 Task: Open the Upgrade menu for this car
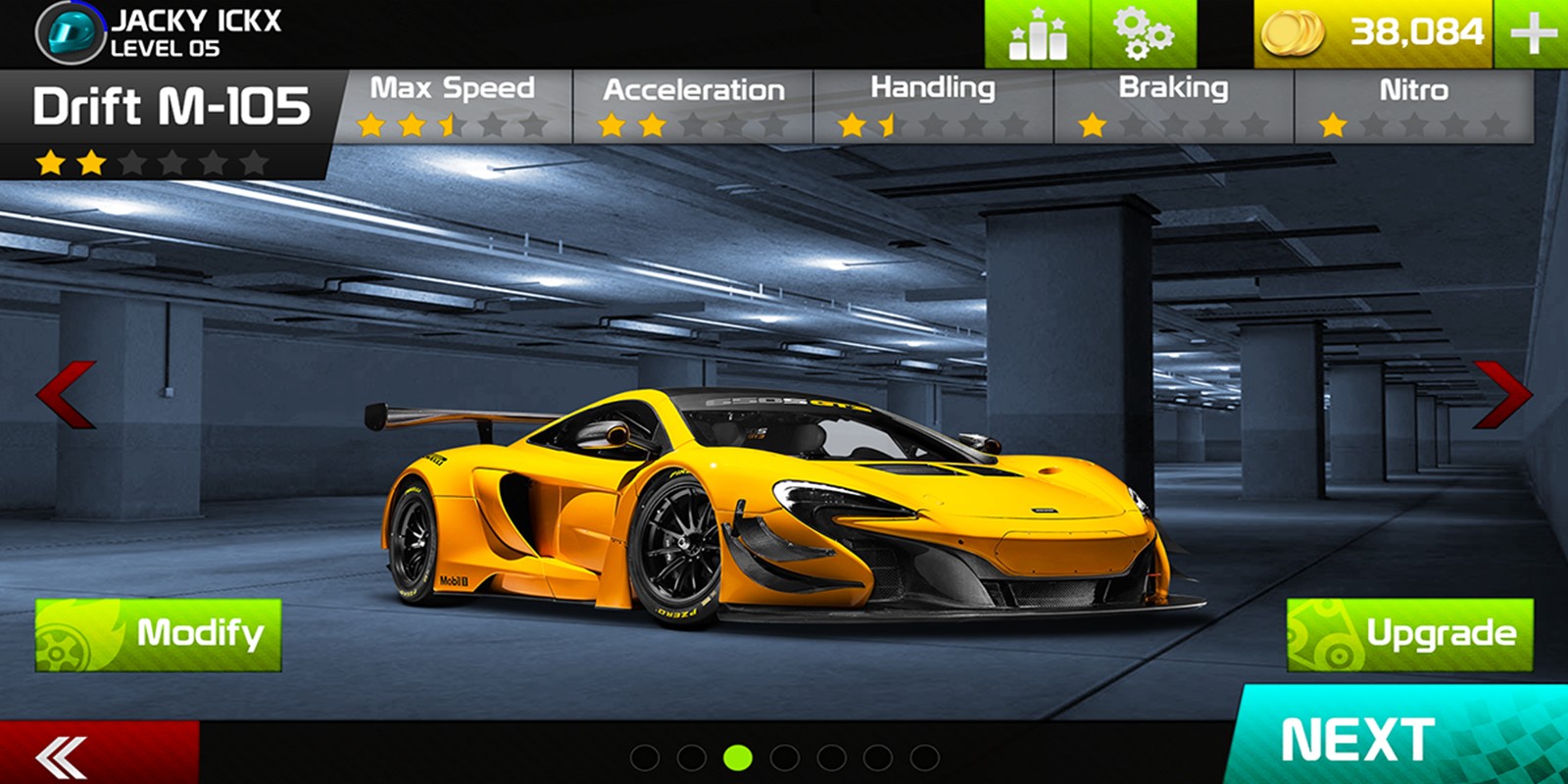1409,635
